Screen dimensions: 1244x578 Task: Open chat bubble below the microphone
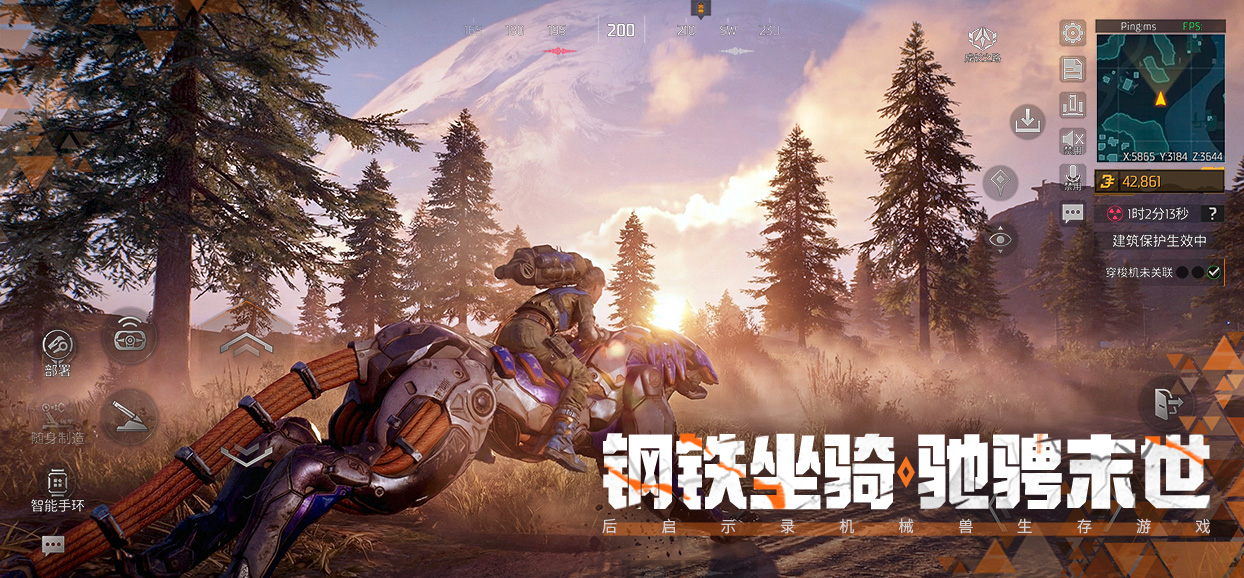pyautogui.click(x=1073, y=213)
